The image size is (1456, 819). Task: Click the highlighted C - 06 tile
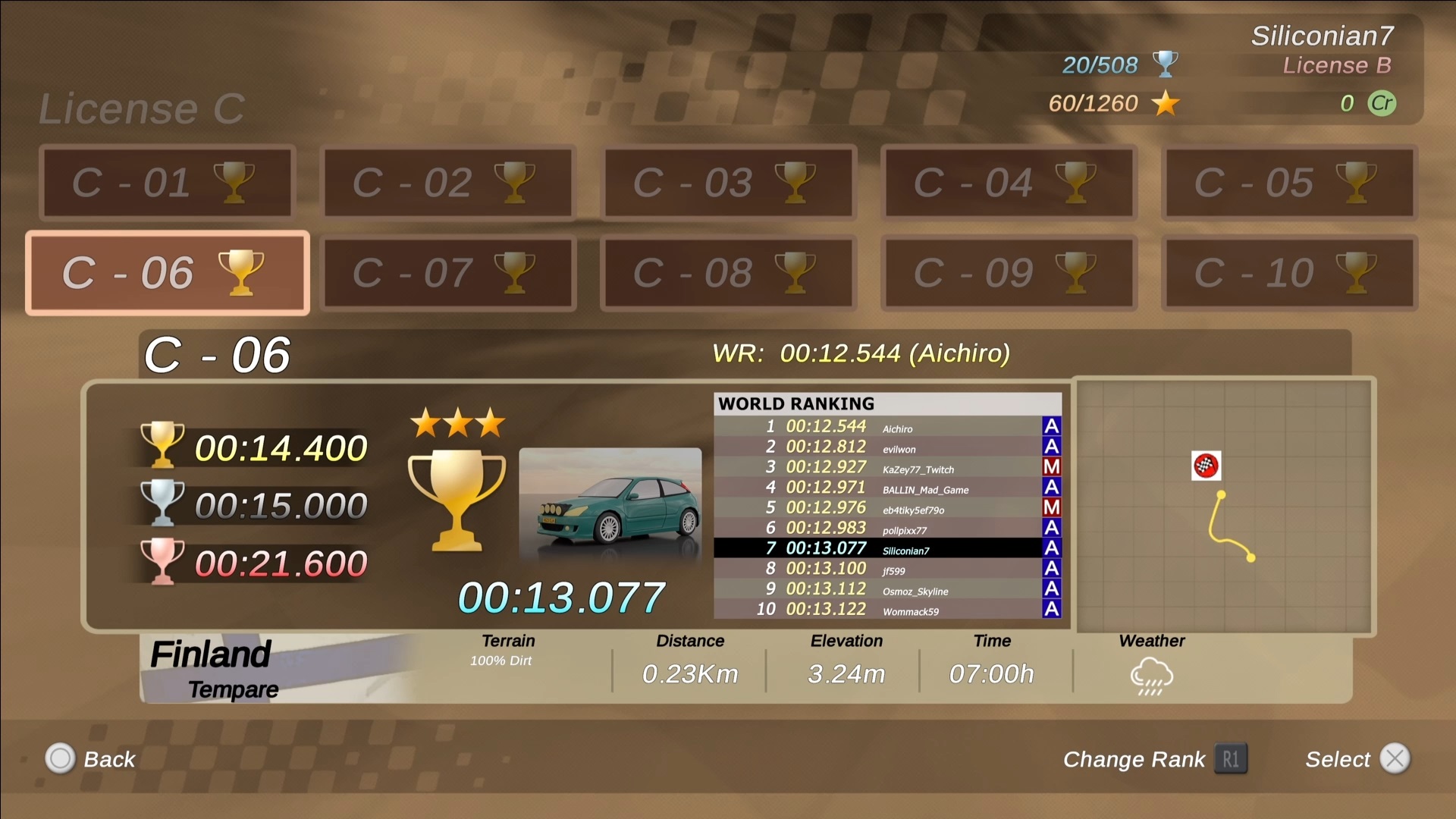pyautogui.click(x=167, y=273)
